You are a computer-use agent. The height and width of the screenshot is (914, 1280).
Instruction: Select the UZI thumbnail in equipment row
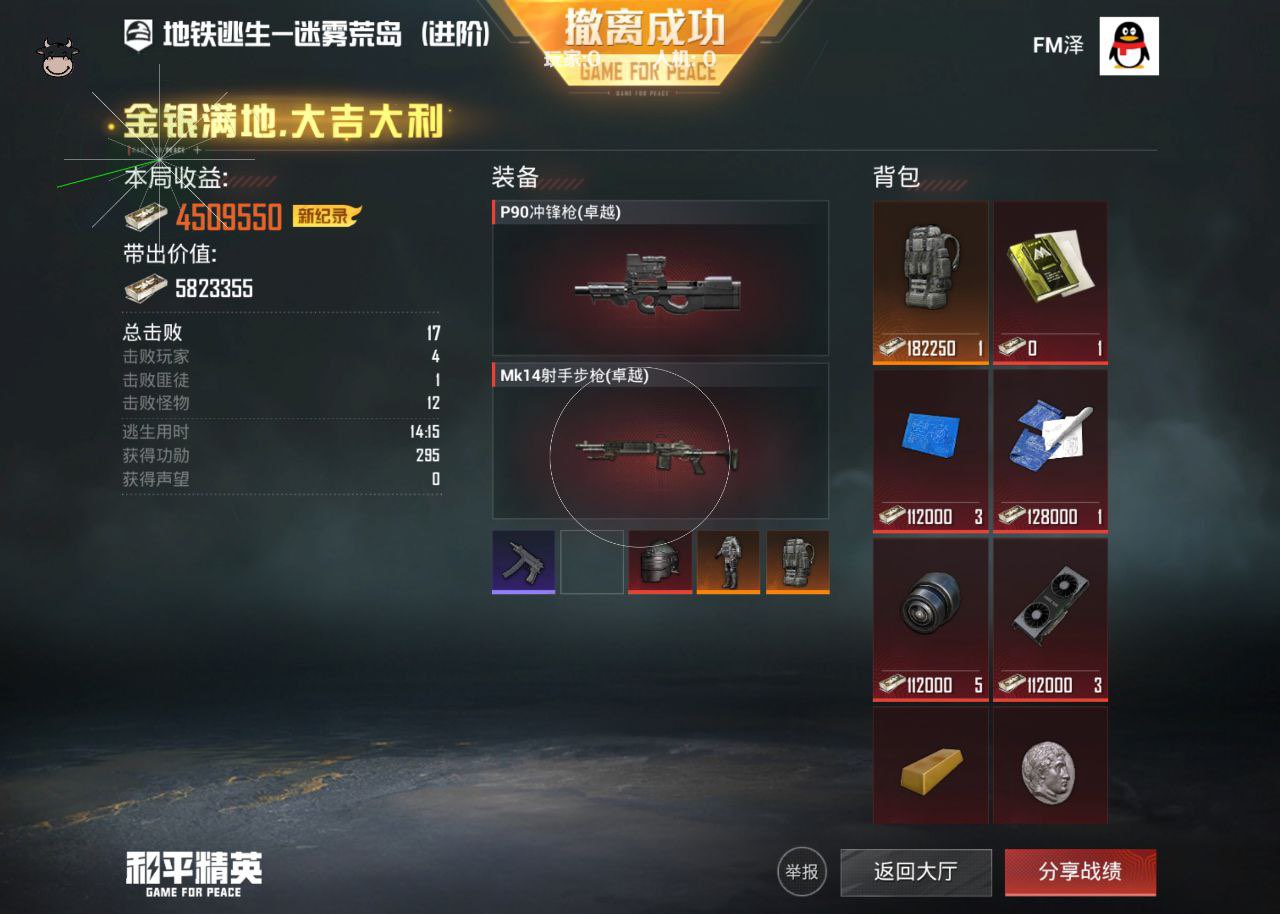(x=522, y=562)
